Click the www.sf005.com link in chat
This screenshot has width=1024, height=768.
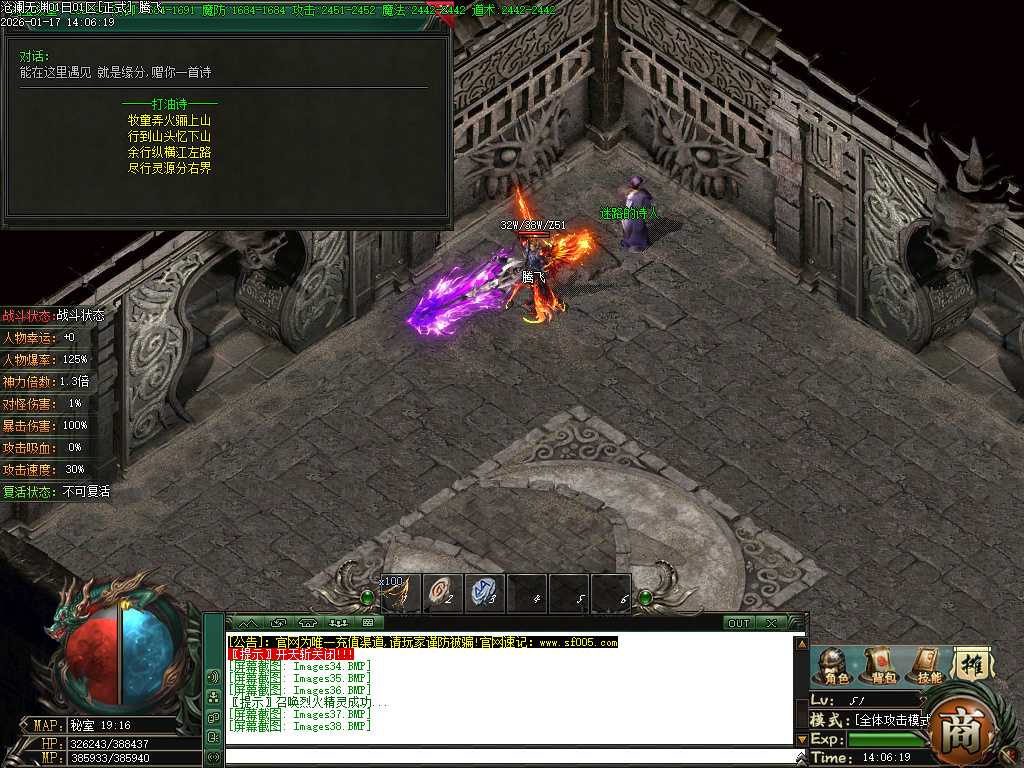[x=579, y=642]
